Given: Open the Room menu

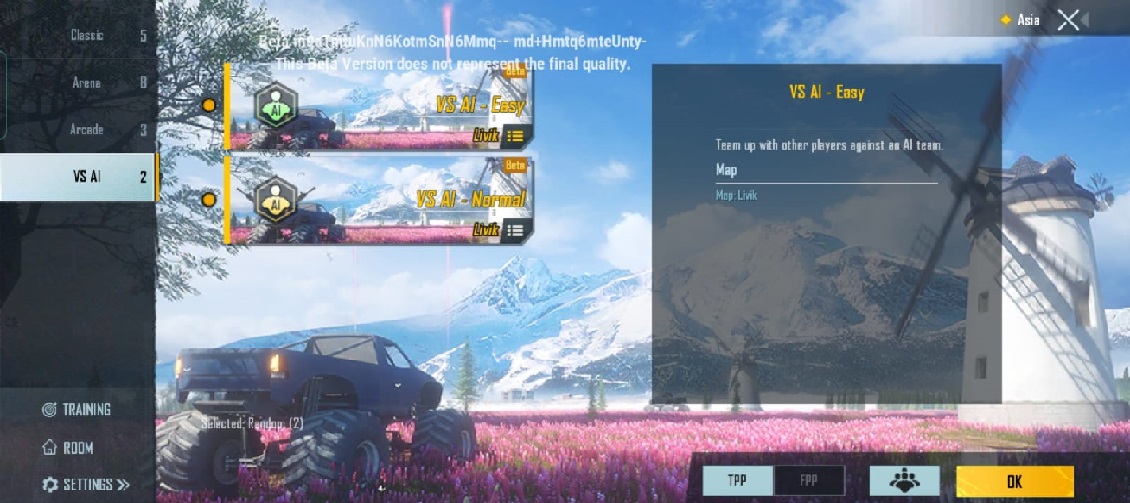Looking at the screenshot, I should click(67, 448).
